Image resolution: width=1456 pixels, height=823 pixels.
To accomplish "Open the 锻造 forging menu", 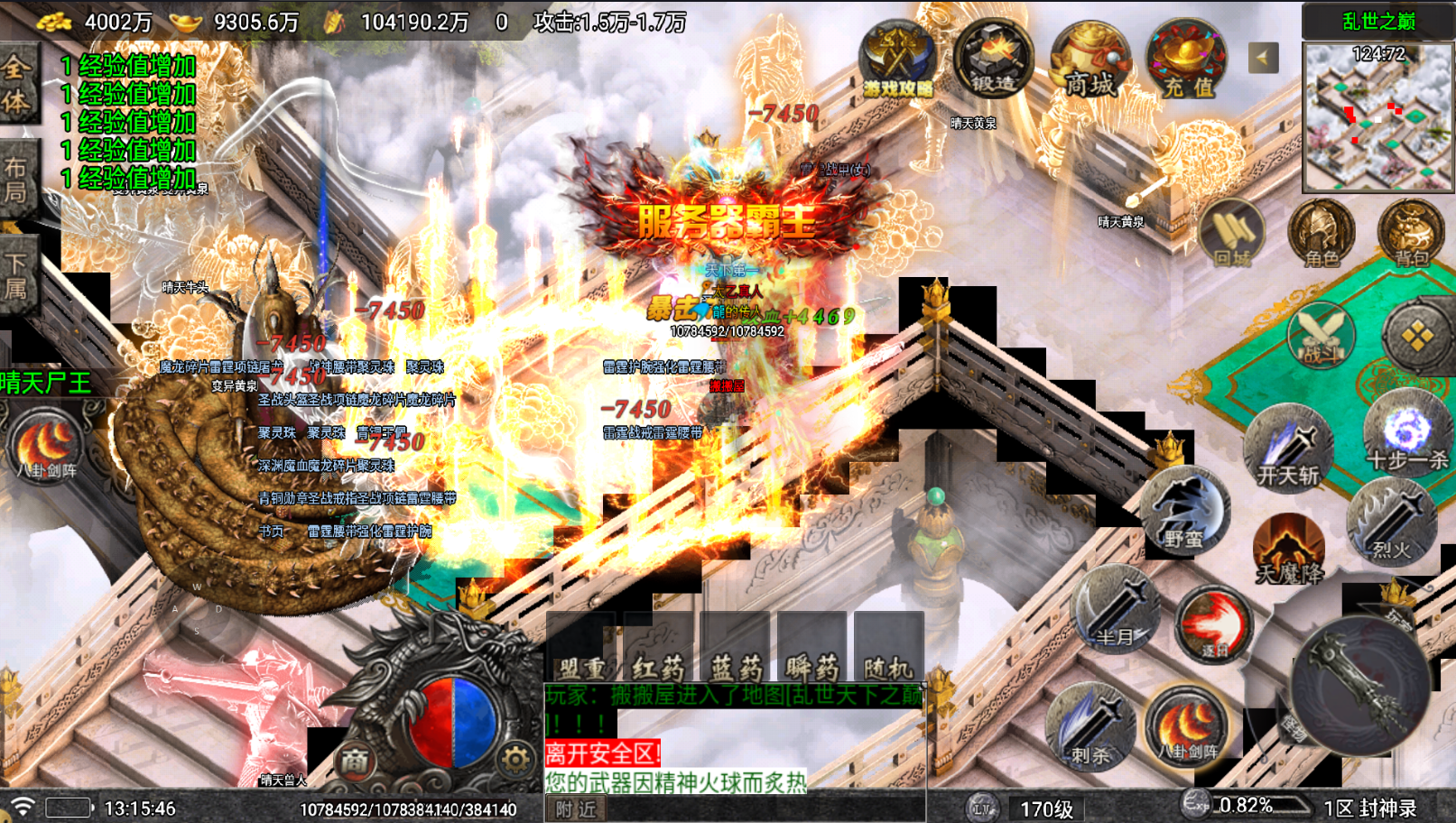I will [993, 60].
